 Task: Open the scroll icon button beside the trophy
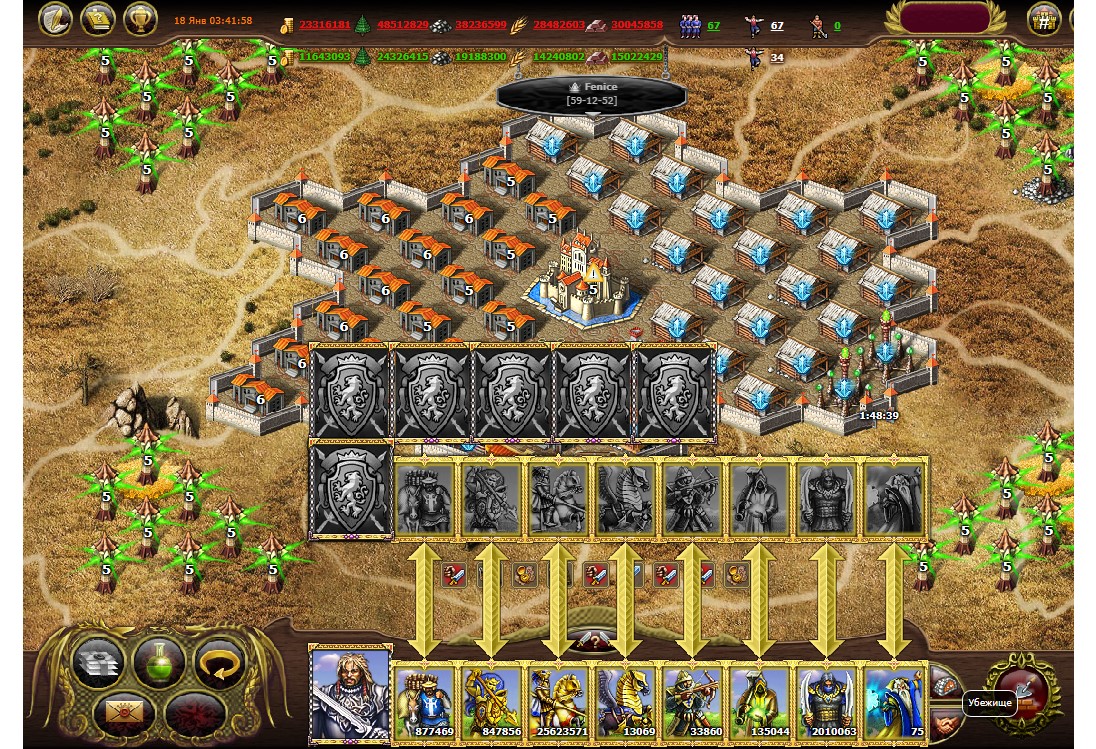(97, 19)
